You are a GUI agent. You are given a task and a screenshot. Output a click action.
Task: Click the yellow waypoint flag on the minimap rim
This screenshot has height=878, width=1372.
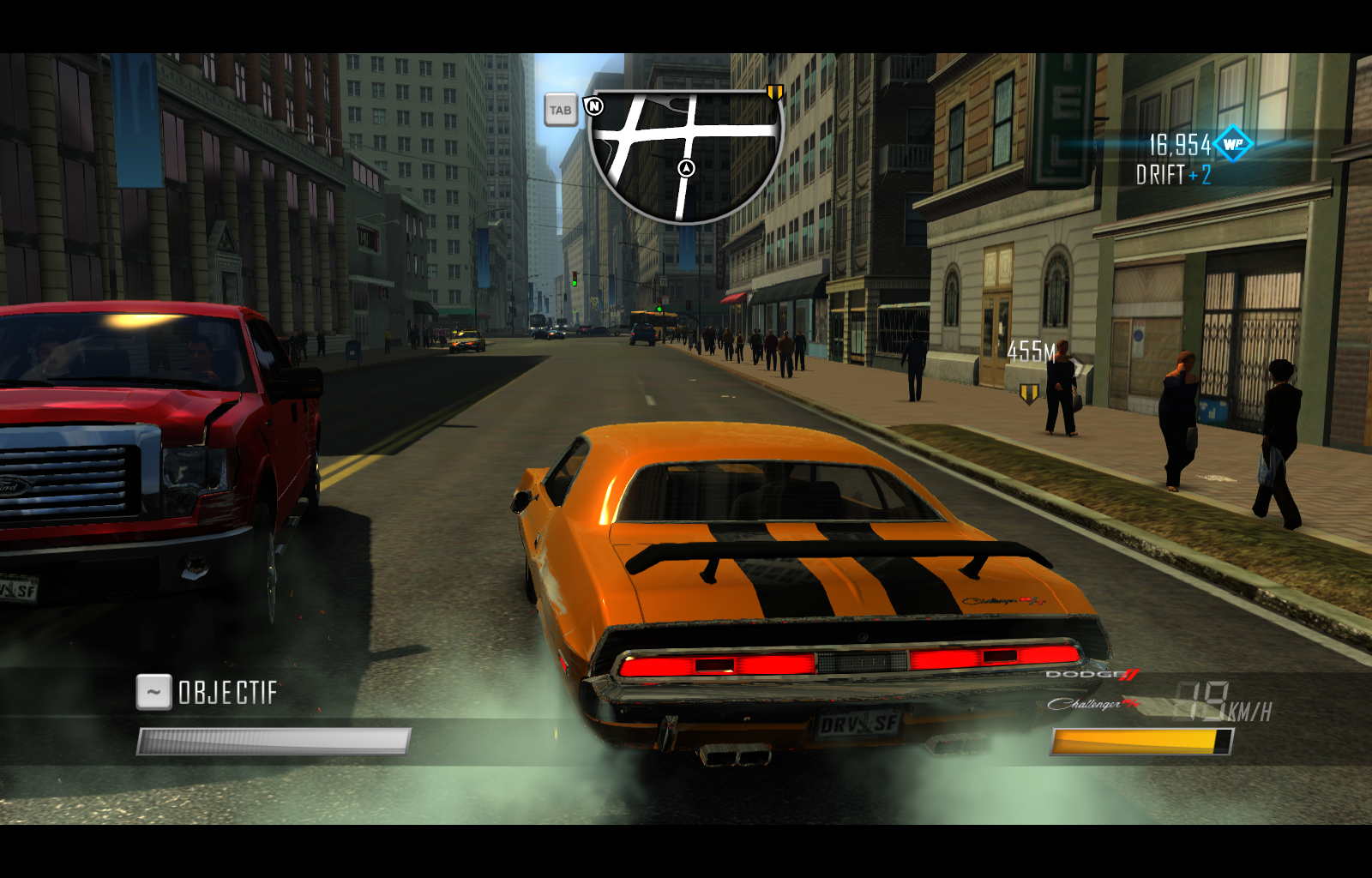[773, 91]
